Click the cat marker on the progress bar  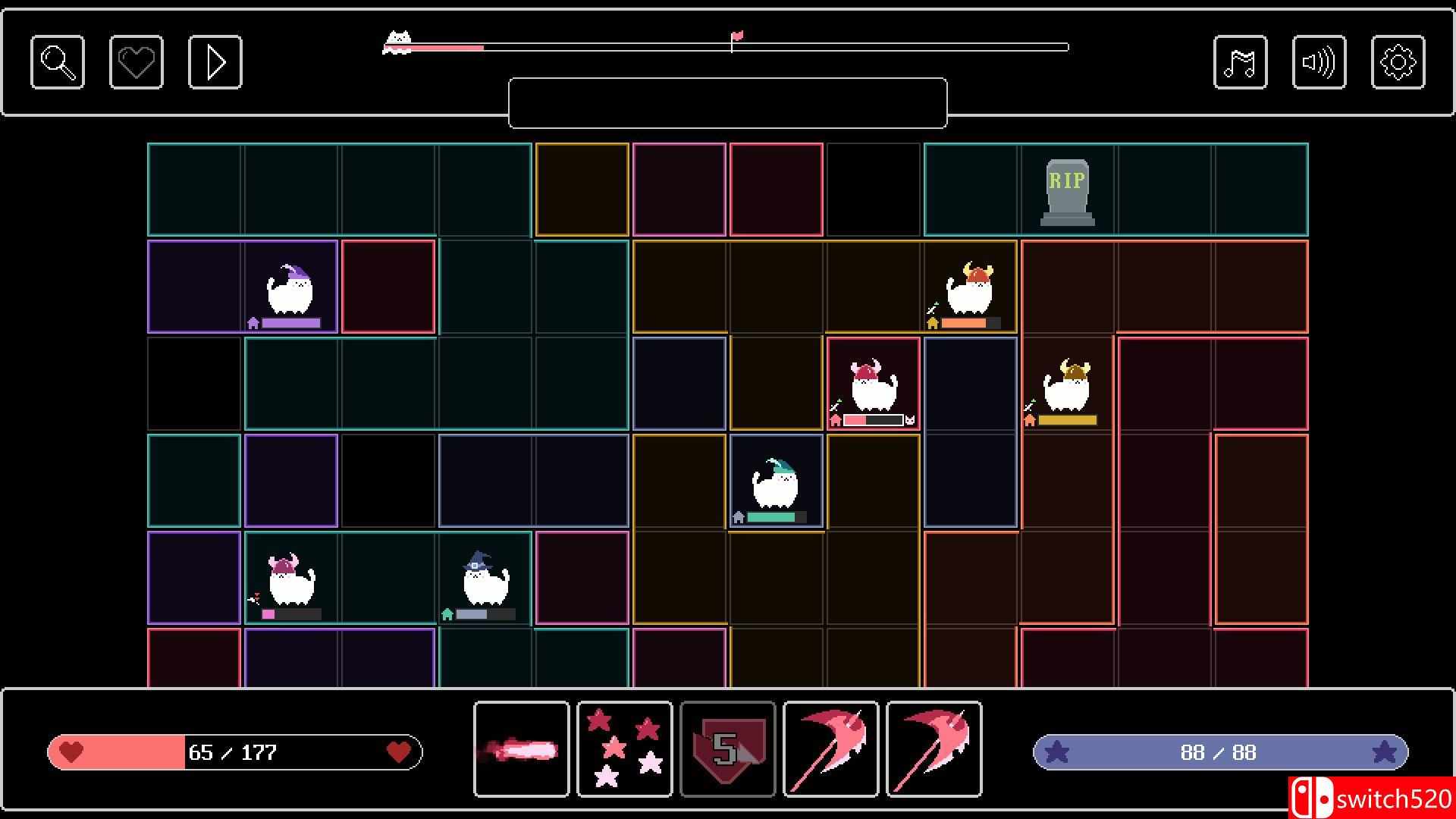tap(397, 38)
